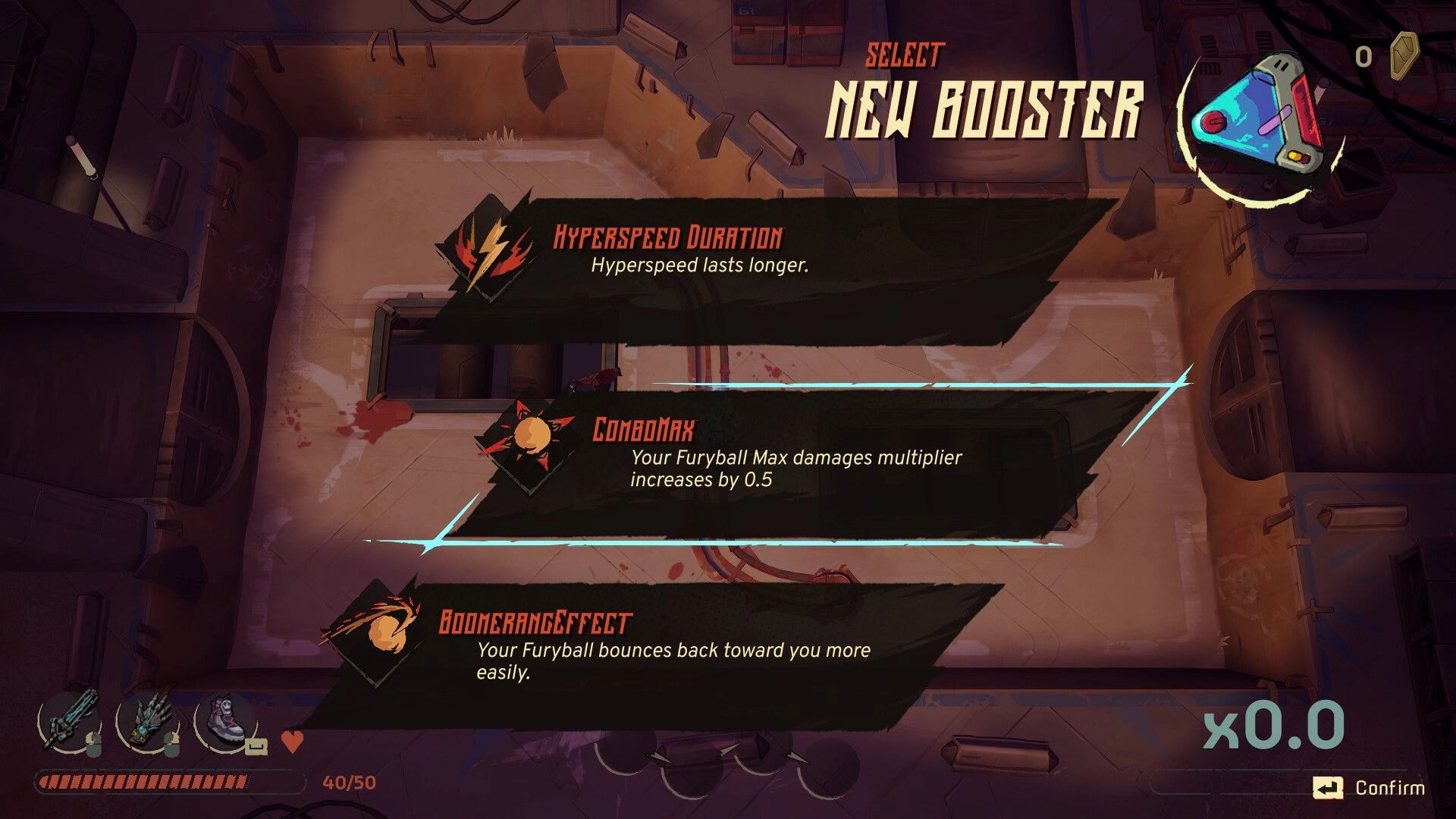This screenshot has height=819, width=1456.
Task: Click the BoomerangEffect spinning boomerang icon
Action: point(385,631)
